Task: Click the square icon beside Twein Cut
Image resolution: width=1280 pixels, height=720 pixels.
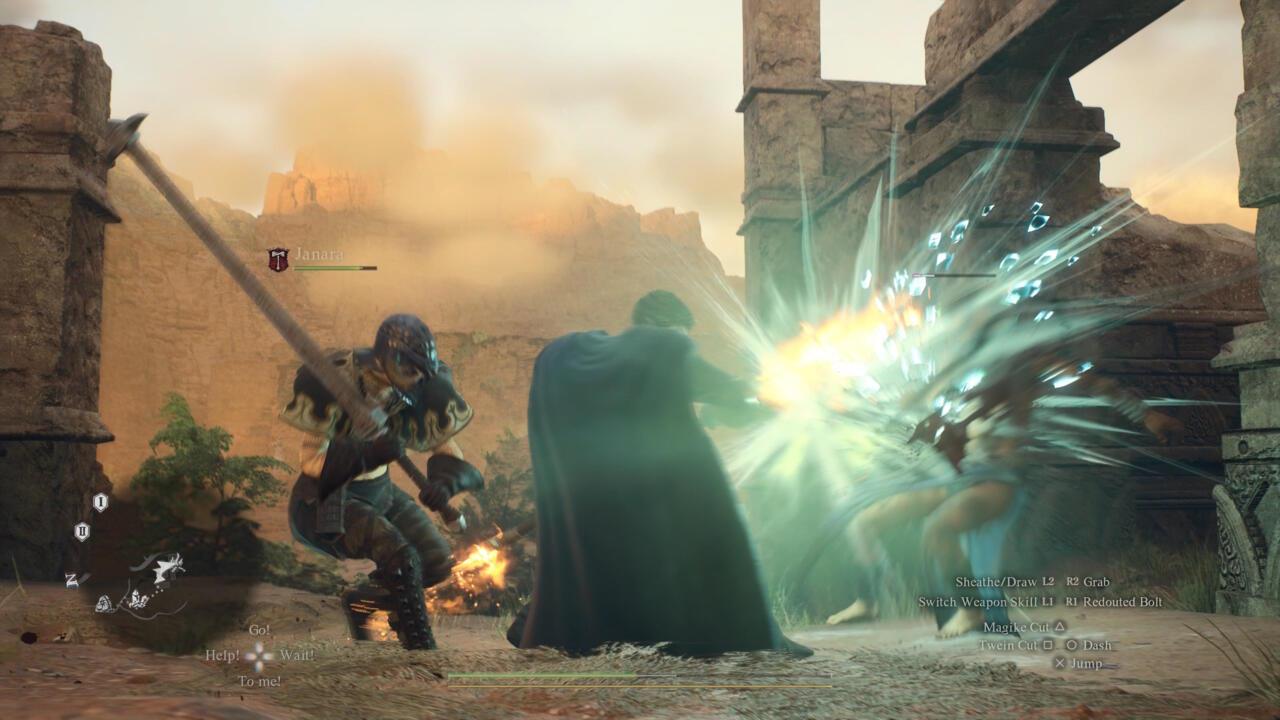Action: pyautogui.click(x=1048, y=646)
